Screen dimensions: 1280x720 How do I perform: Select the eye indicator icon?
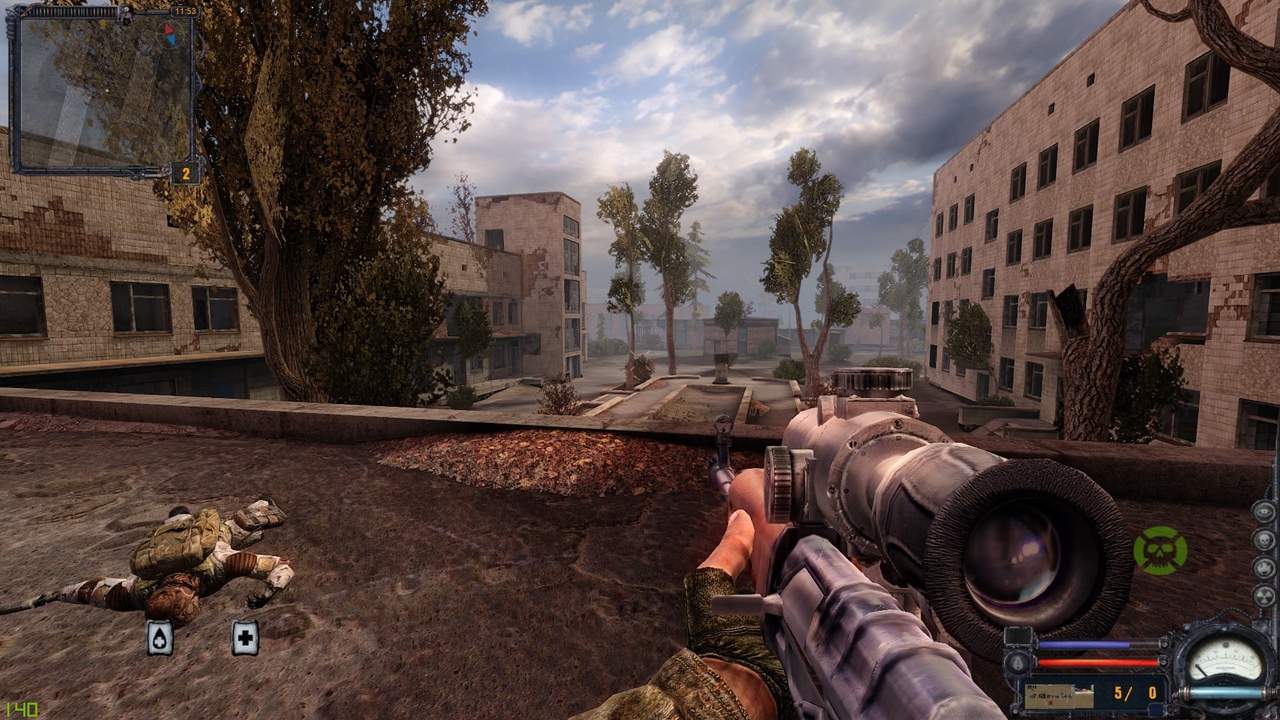[1264, 511]
